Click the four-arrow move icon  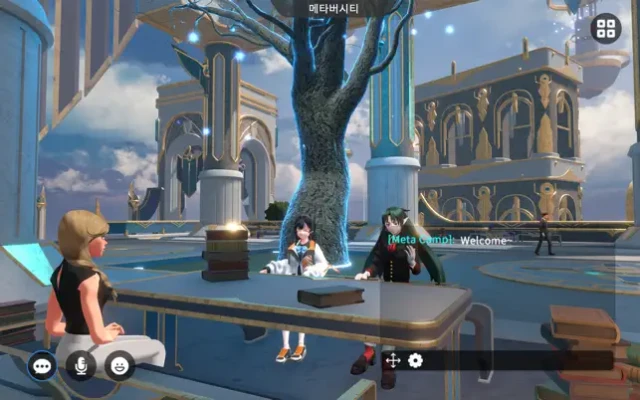point(393,360)
